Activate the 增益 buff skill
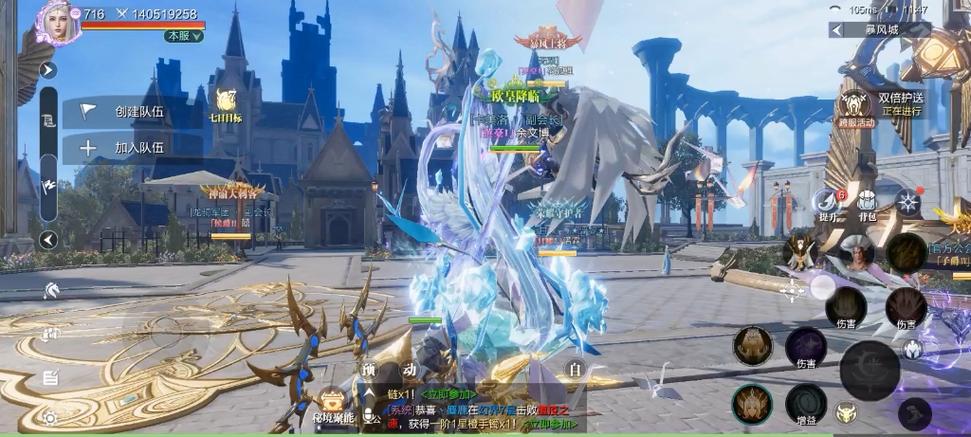Image resolution: width=971 pixels, height=437 pixels. pyautogui.click(x=805, y=404)
